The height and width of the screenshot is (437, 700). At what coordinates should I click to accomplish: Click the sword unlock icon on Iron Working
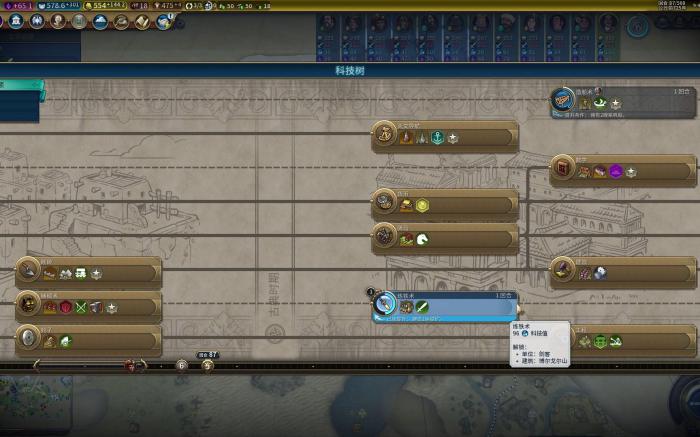(x=423, y=307)
